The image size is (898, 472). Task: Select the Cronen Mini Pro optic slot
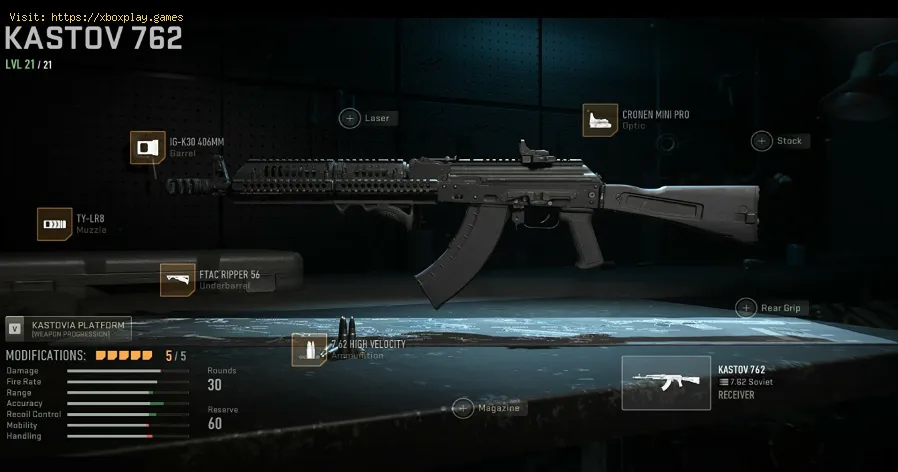[x=600, y=120]
